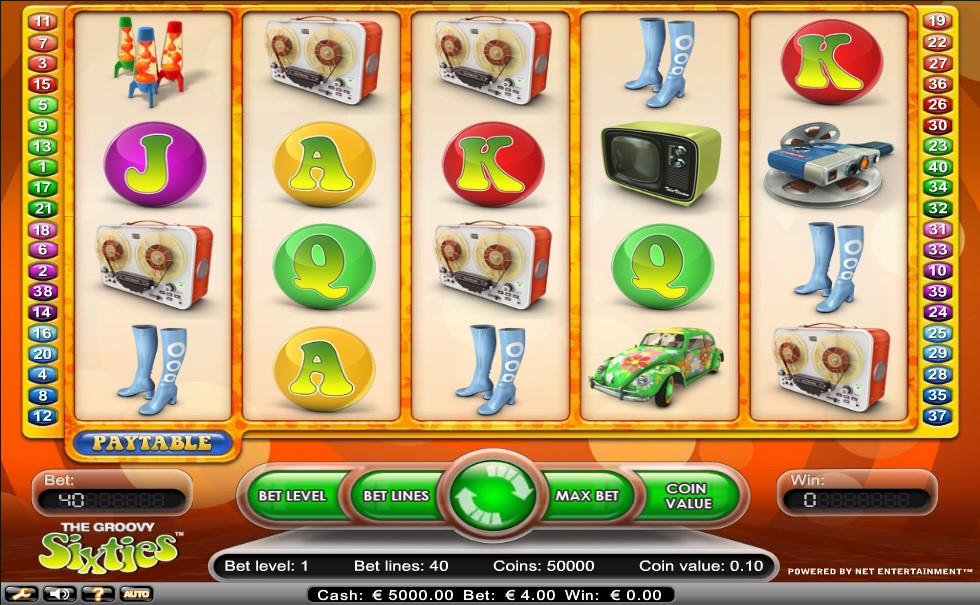Highlight payline number 37

click(936, 416)
